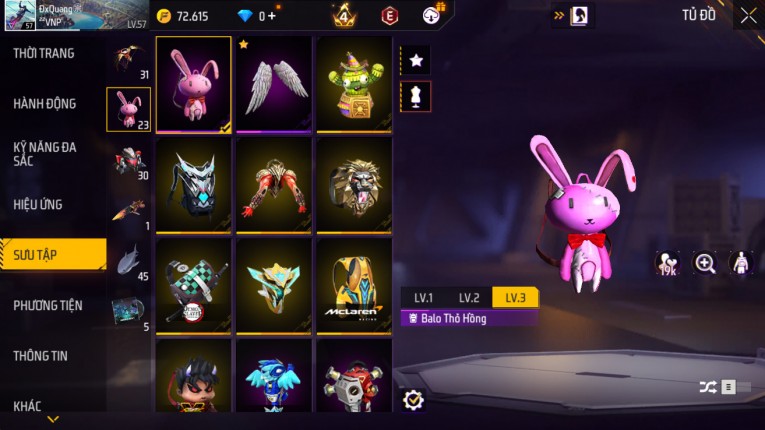Open the gear settings icon

point(413,400)
